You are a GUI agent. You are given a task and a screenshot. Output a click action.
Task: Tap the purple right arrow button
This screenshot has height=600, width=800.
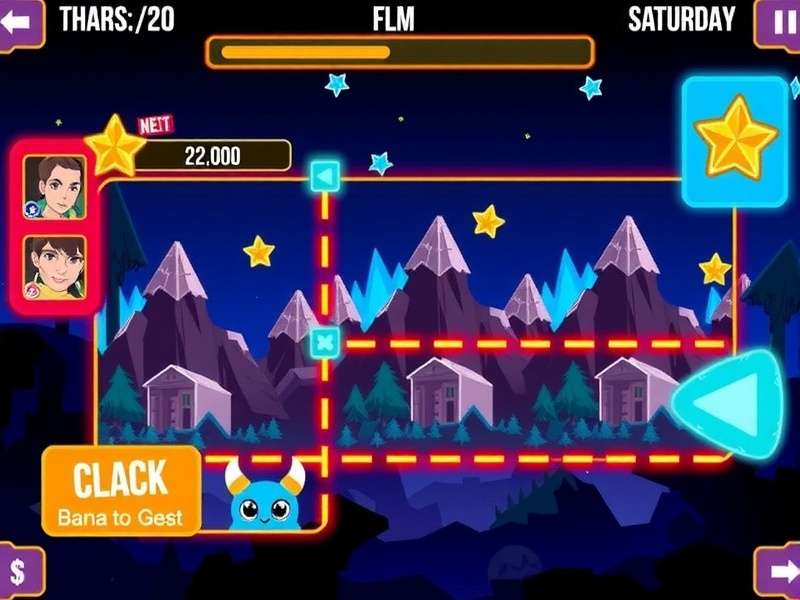click(778, 574)
